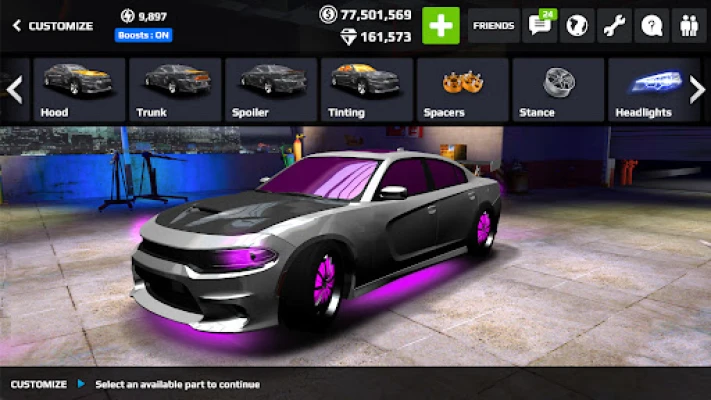
Task: Open the globe world icon
Action: pos(577,25)
